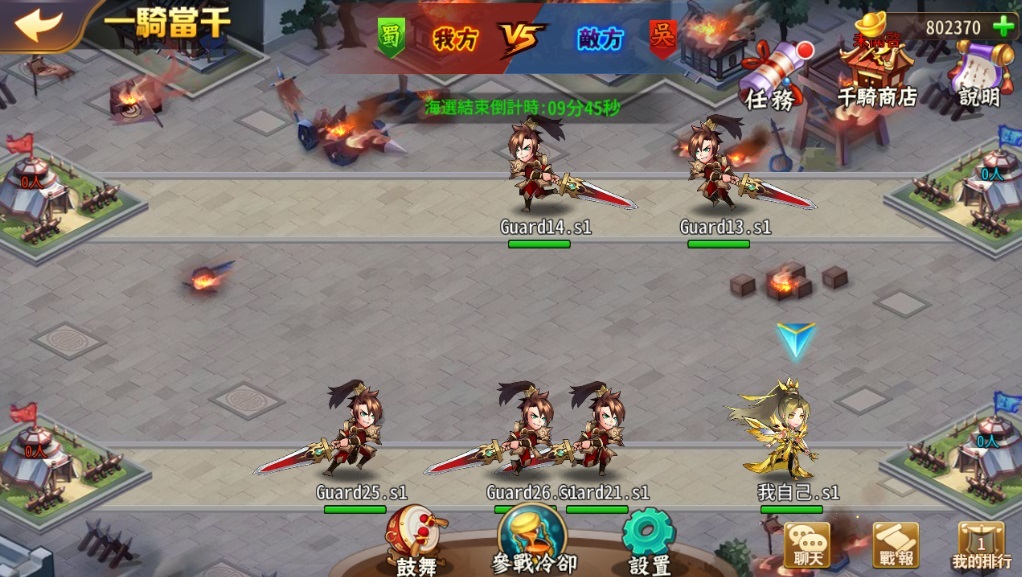This screenshot has width=1022, height=577.
Task: Open the 聊天 chat window
Action: point(806,546)
